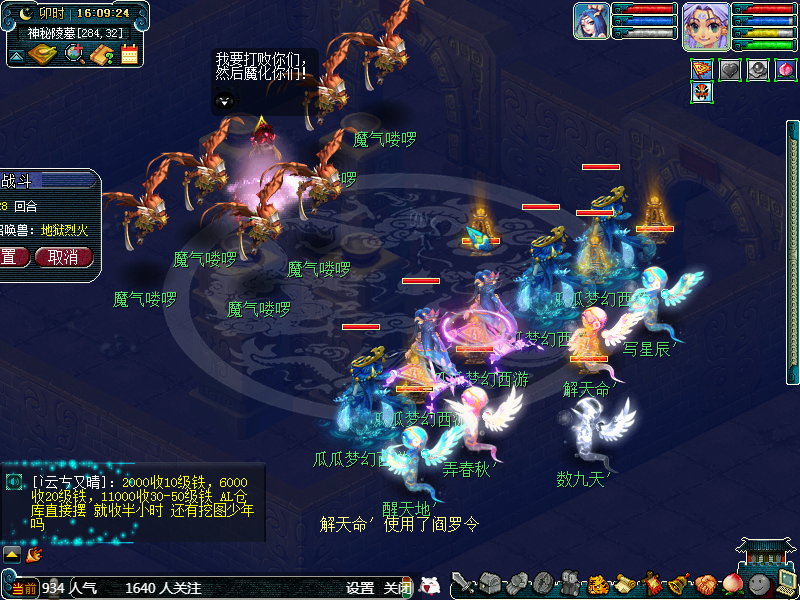Click the gray heart status icon
Viewport: 800px width, 600px height.
[x=730, y=70]
